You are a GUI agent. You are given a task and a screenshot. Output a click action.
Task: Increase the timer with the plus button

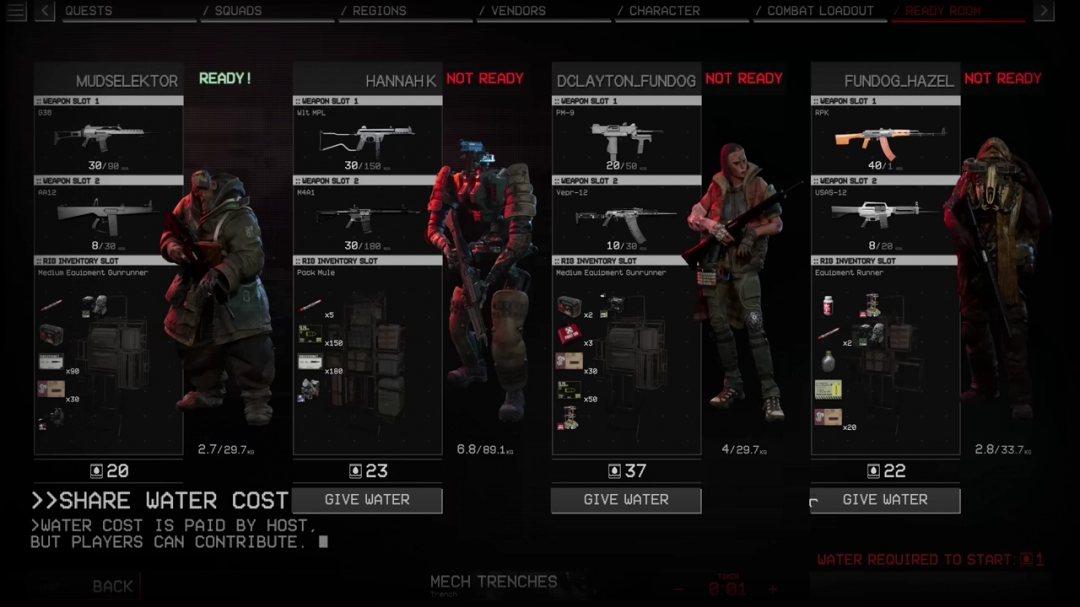click(x=773, y=589)
